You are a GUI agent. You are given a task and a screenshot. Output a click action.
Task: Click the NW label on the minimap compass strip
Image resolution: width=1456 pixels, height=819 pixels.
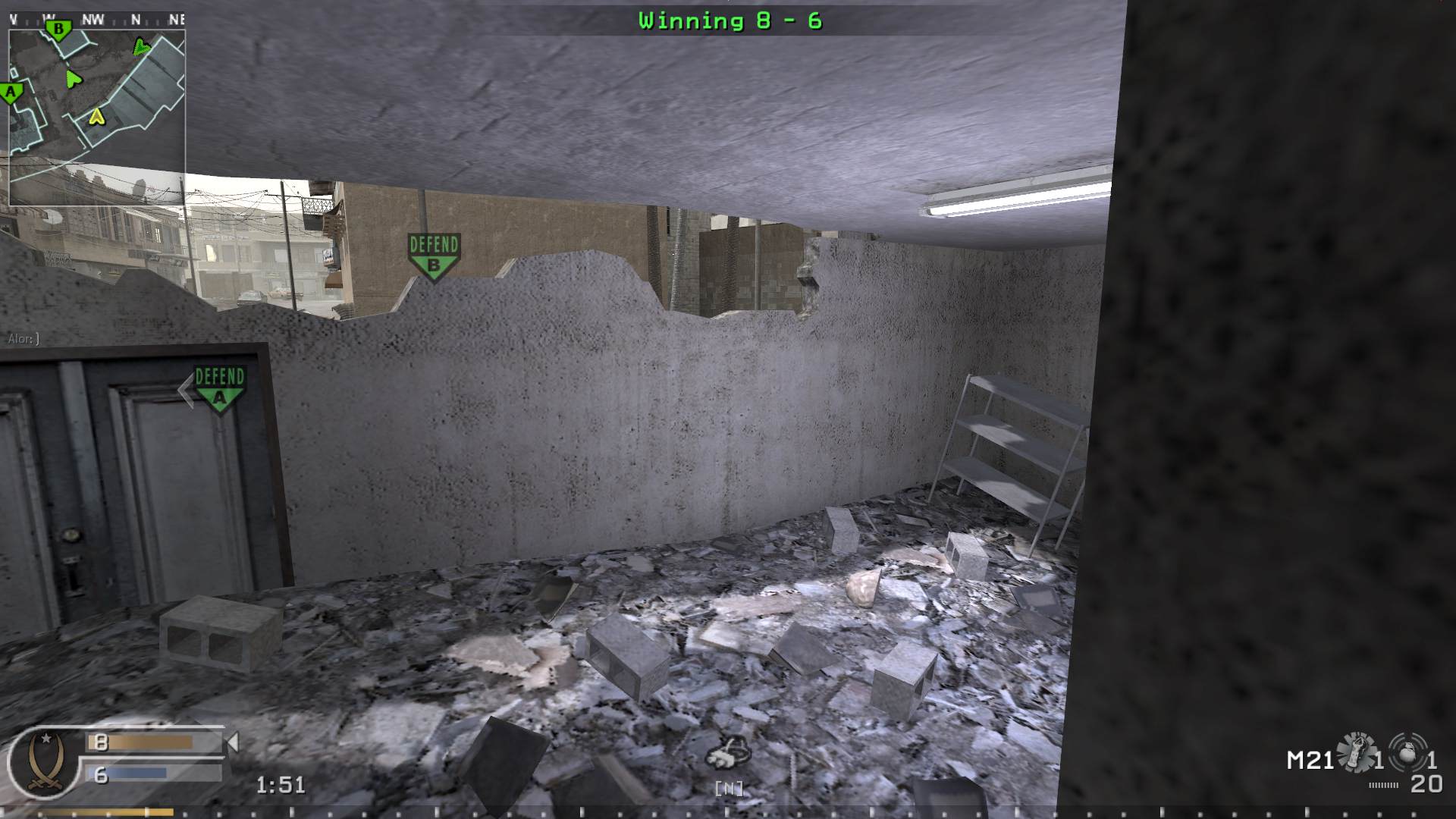[x=93, y=17]
